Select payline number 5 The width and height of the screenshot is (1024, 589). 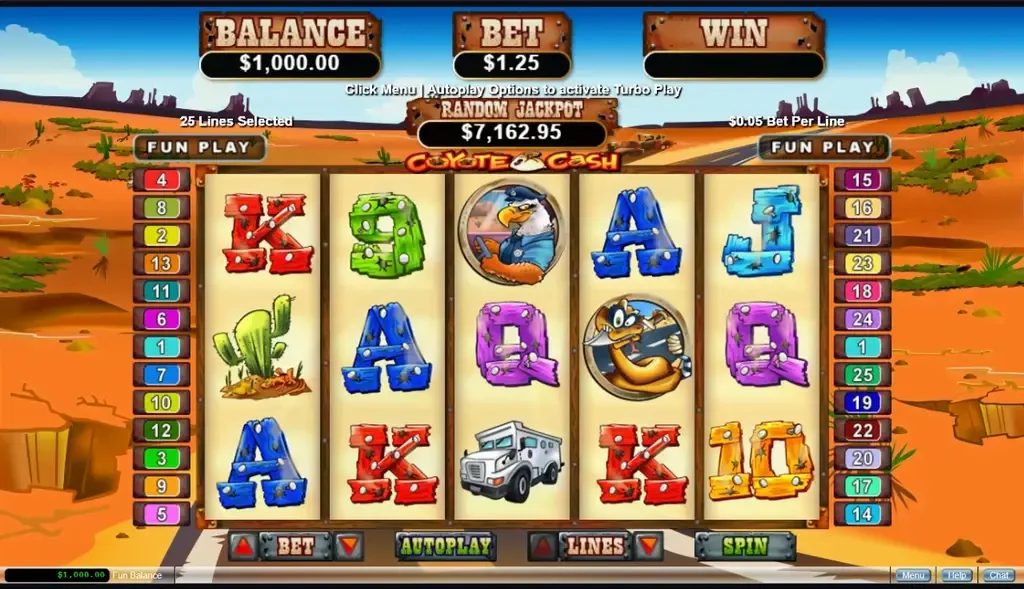click(161, 514)
